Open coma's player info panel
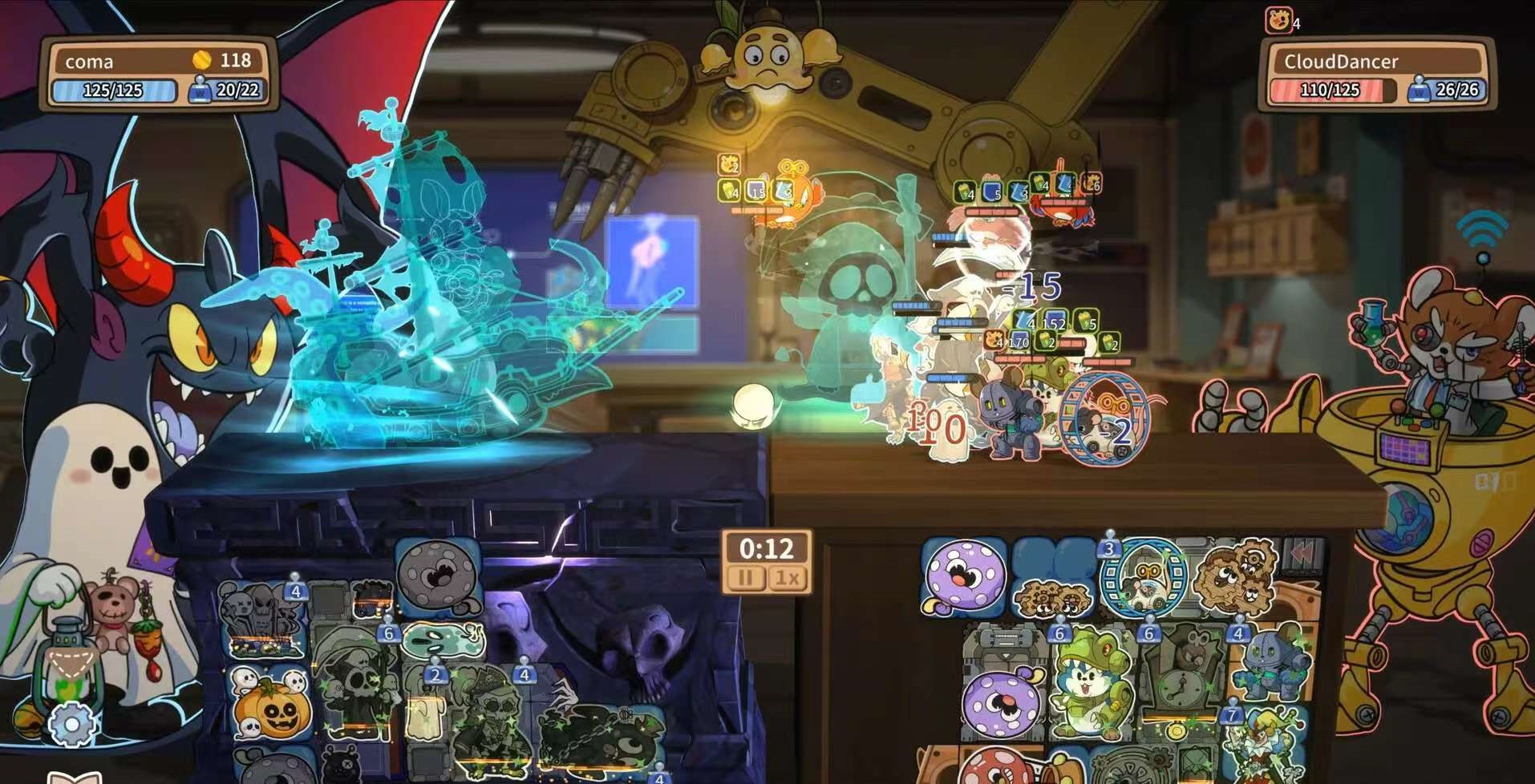Screen dimensions: 1535x784 pyautogui.click(x=158, y=74)
